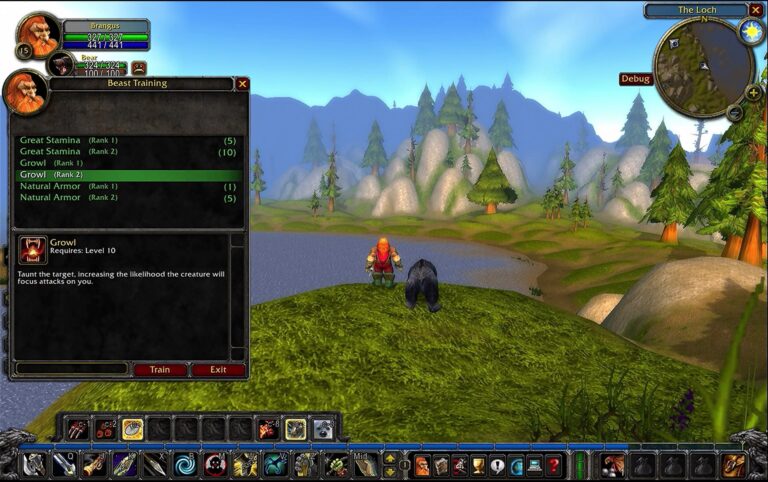The width and height of the screenshot is (768, 482).
Task: Open the red question mark help button
Action: point(553,465)
